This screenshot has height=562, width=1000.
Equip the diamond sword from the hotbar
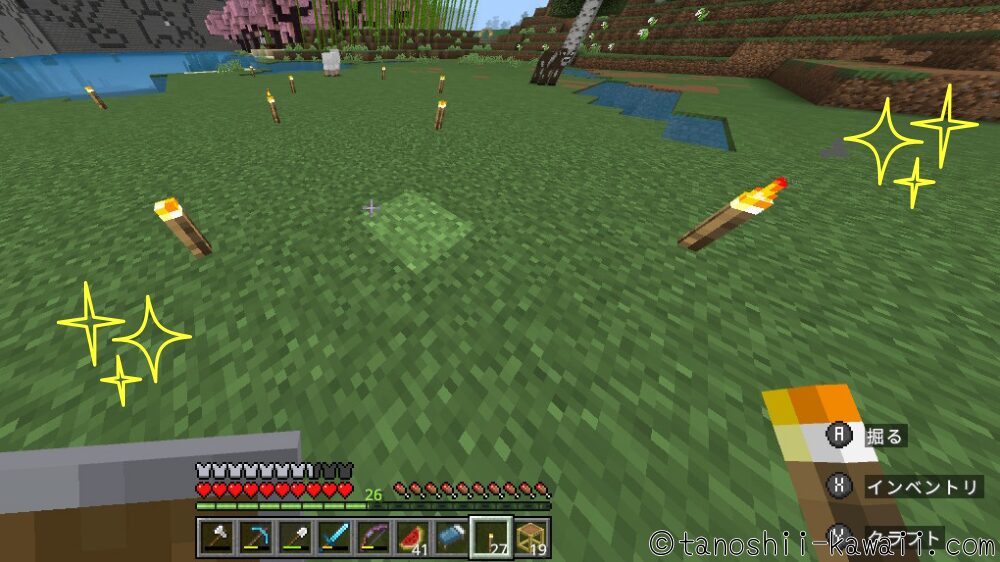pos(333,538)
